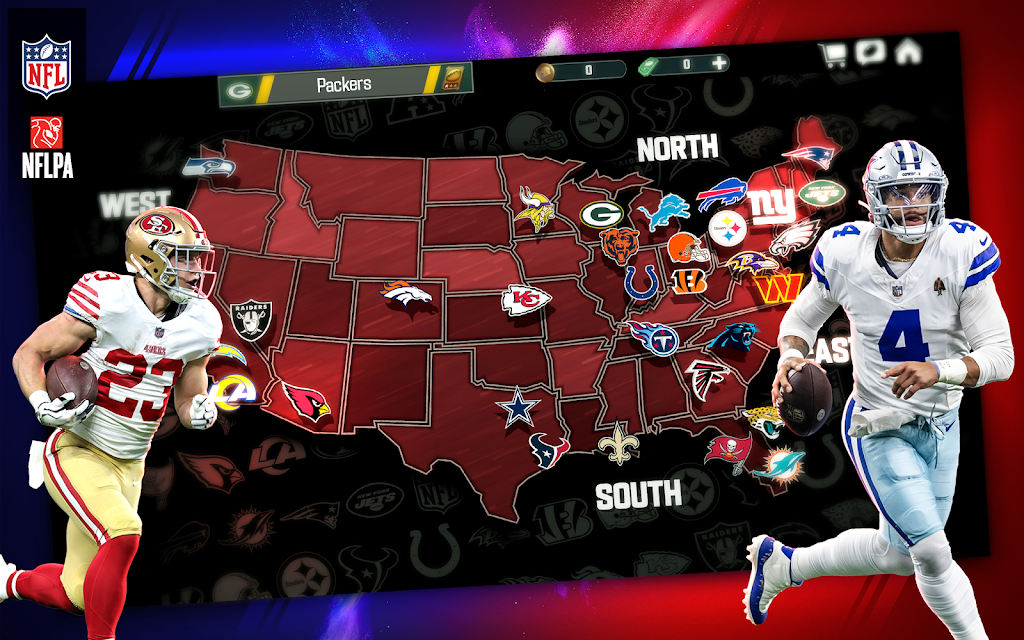Choose the Arizona Cardinals logo
The height and width of the screenshot is (640, 1024).
[x=305, y=402]
